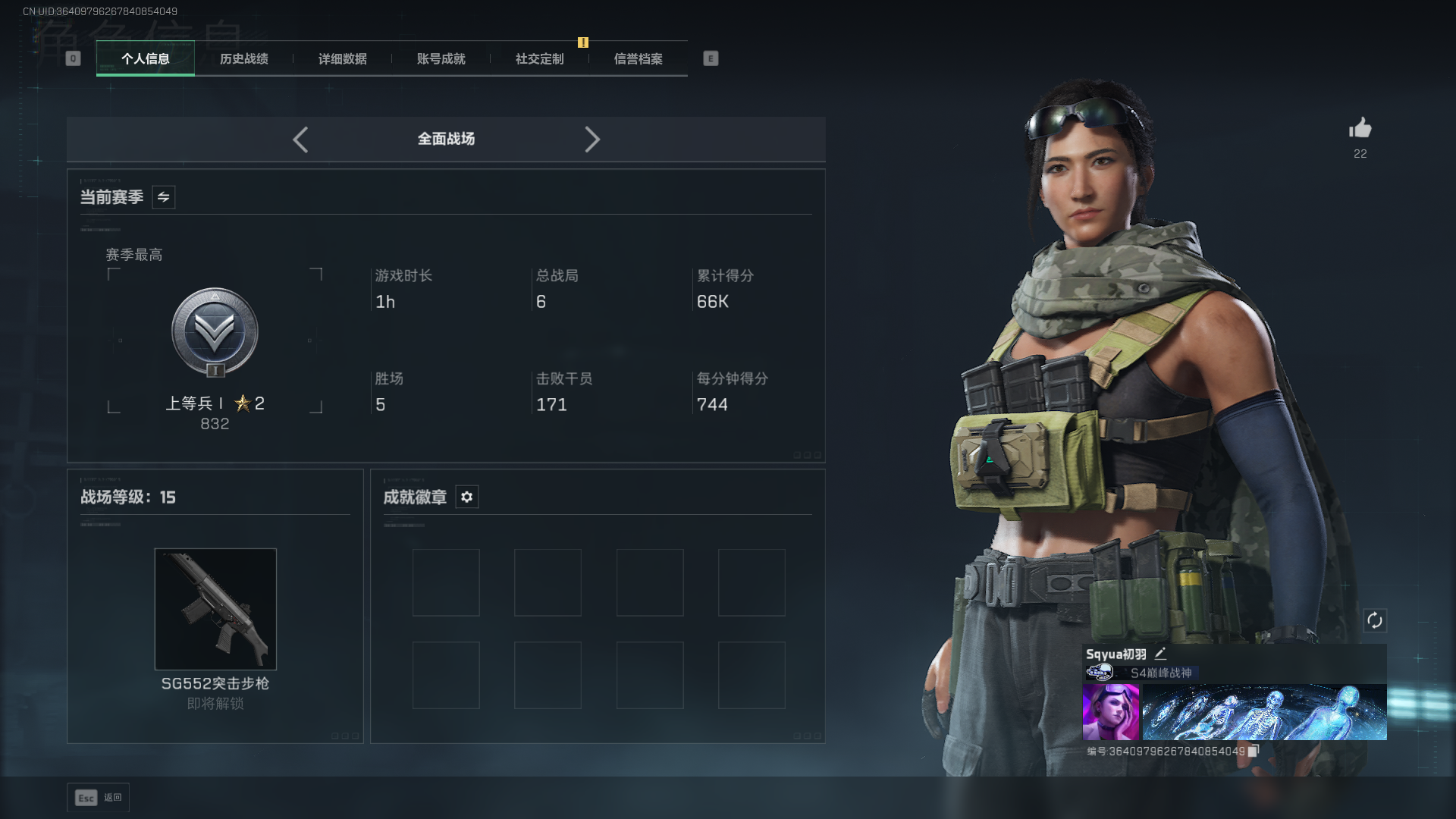View the 上等兵 rank badge

click(x=215, y=332)
